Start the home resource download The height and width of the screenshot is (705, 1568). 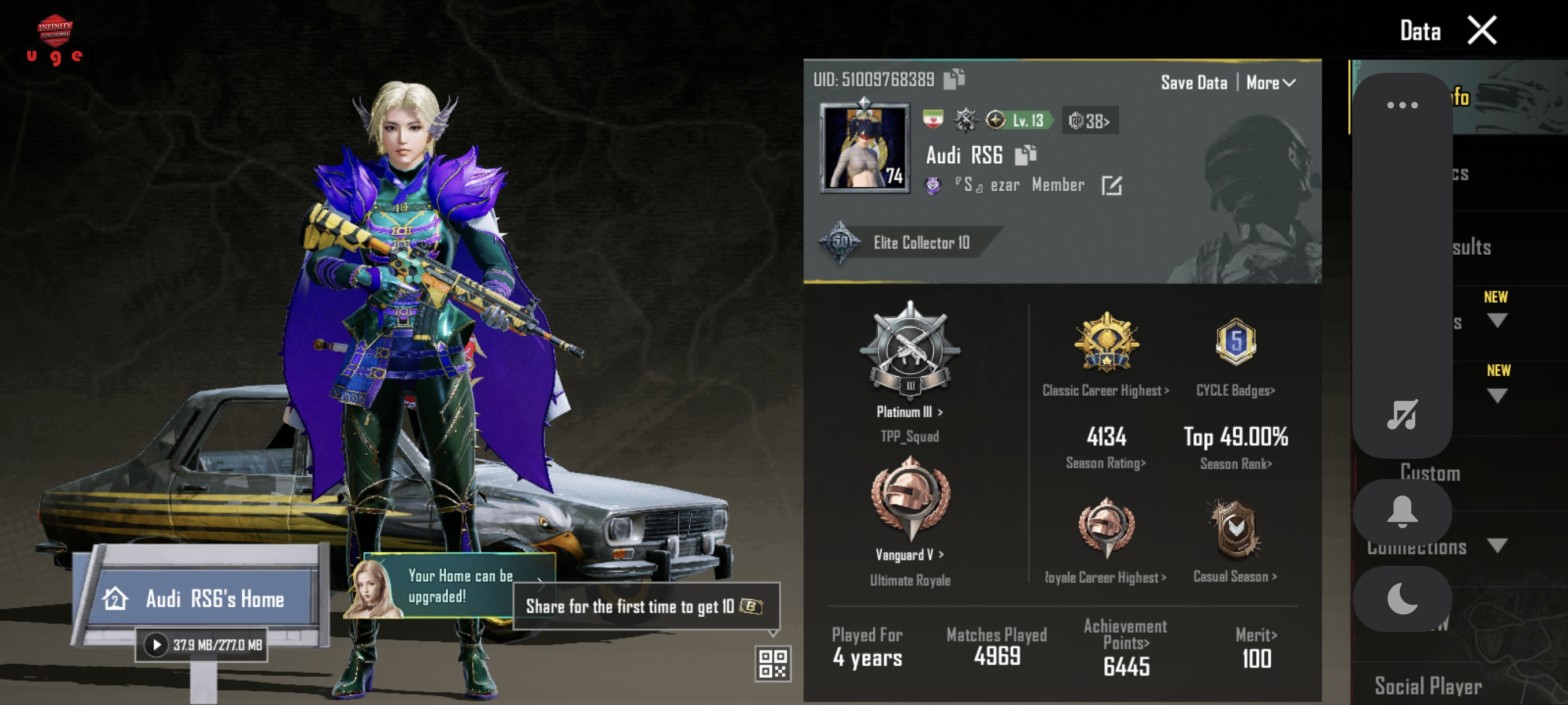(x=157, y=645)
